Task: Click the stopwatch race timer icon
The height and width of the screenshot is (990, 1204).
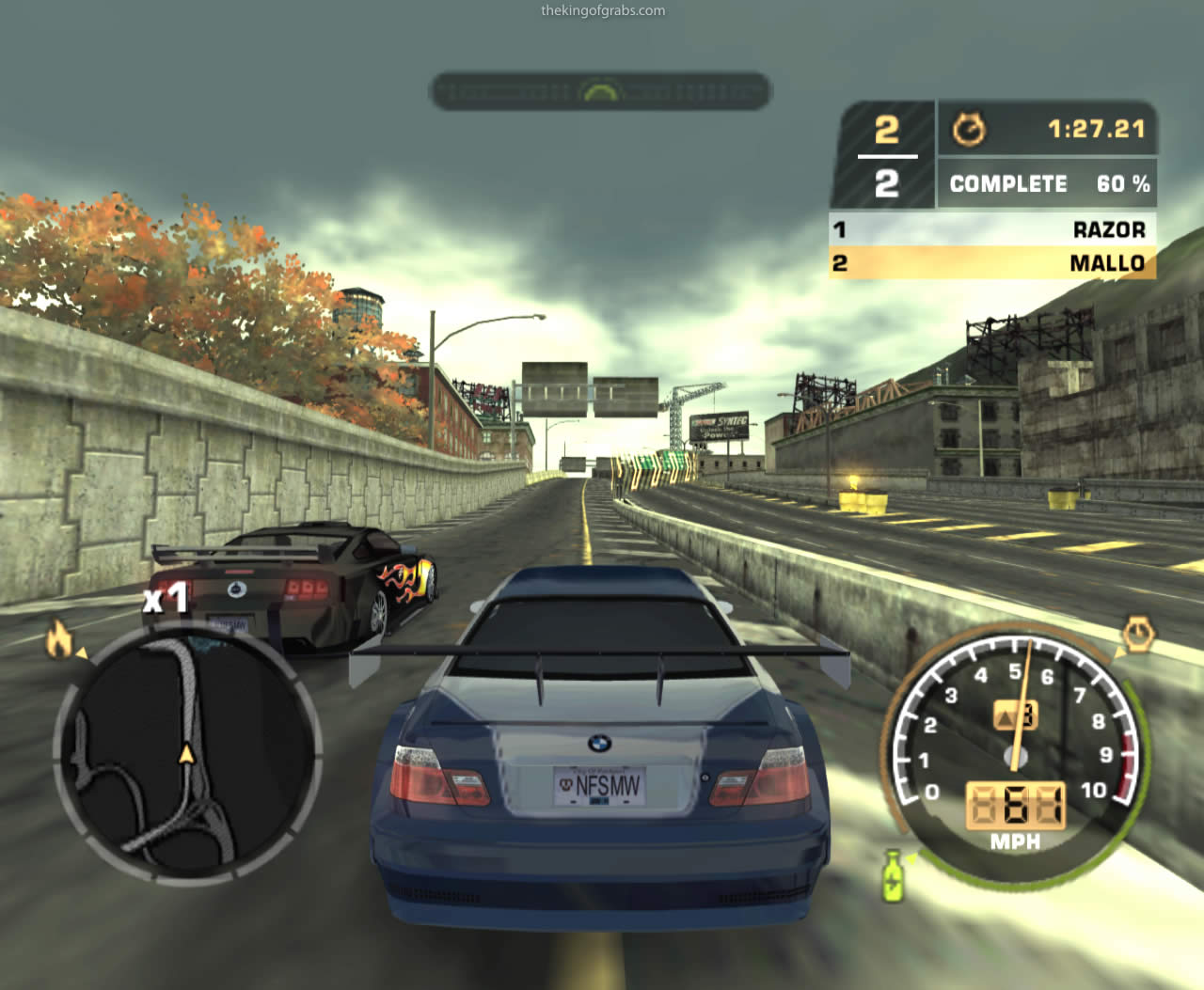Action: click(x=969, y=129)
